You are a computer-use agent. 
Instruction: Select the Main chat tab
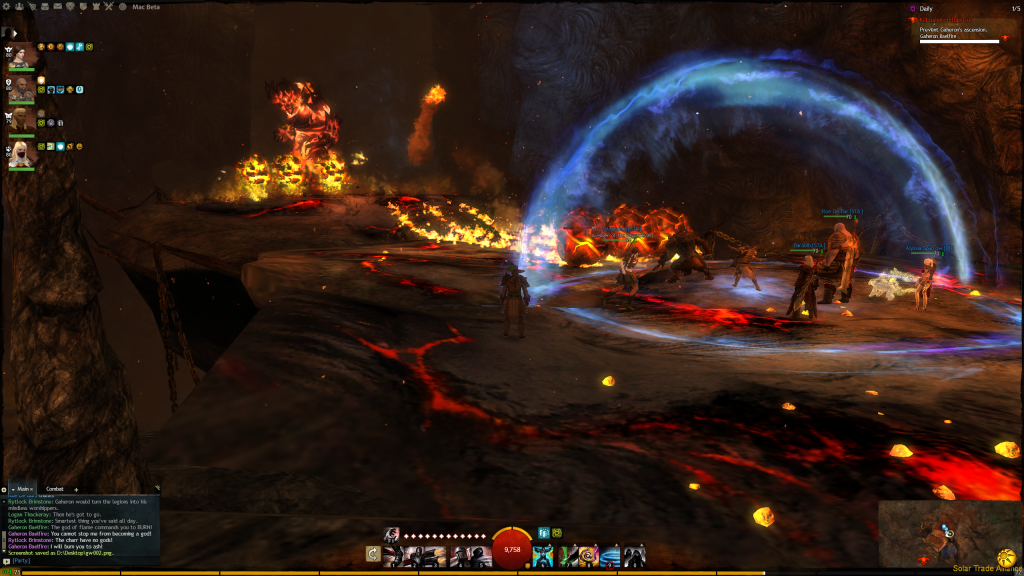click(24, 489)
